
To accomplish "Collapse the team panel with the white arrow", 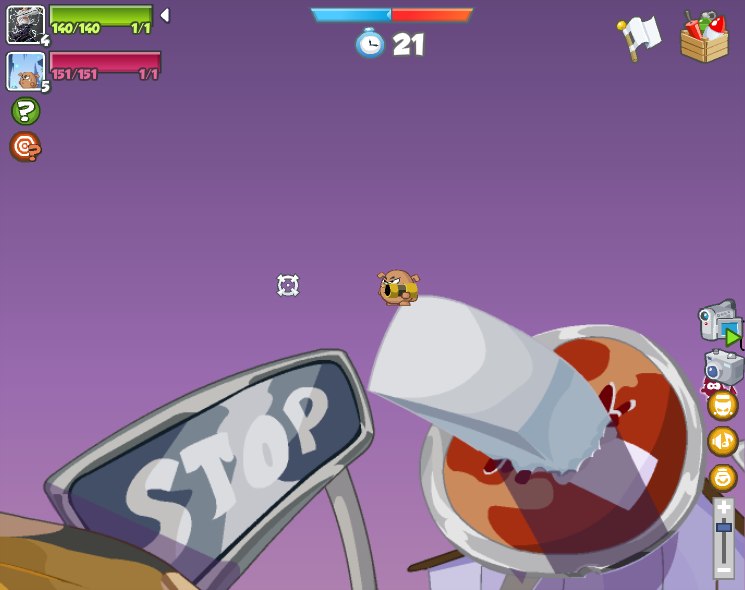I will pos(165,15).
